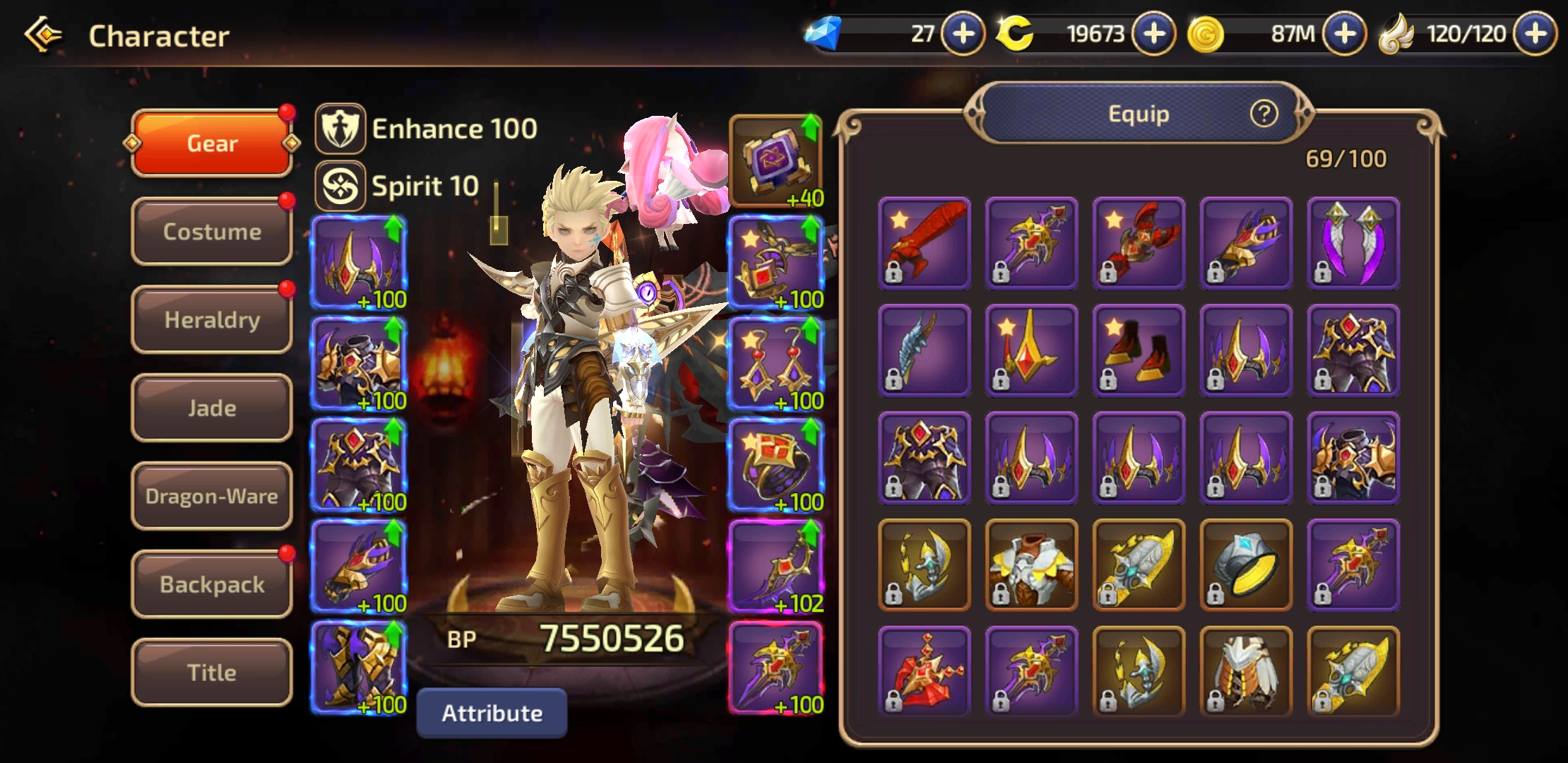Open the Equip help question mark
The height and width of the screenshot is (763, 1568).
click(x=1264, y=113)
